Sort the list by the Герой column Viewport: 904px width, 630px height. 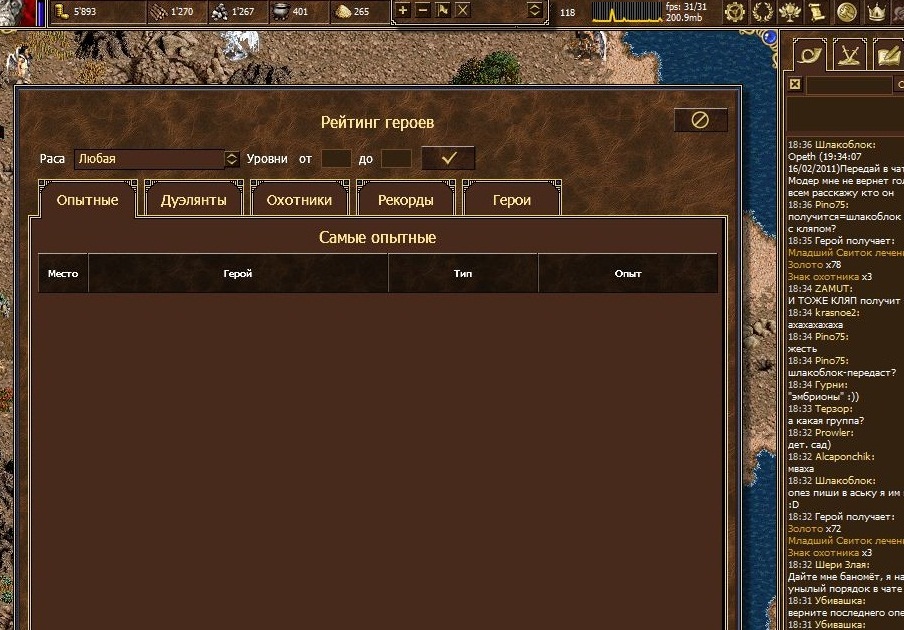click(x=238, y=273)
